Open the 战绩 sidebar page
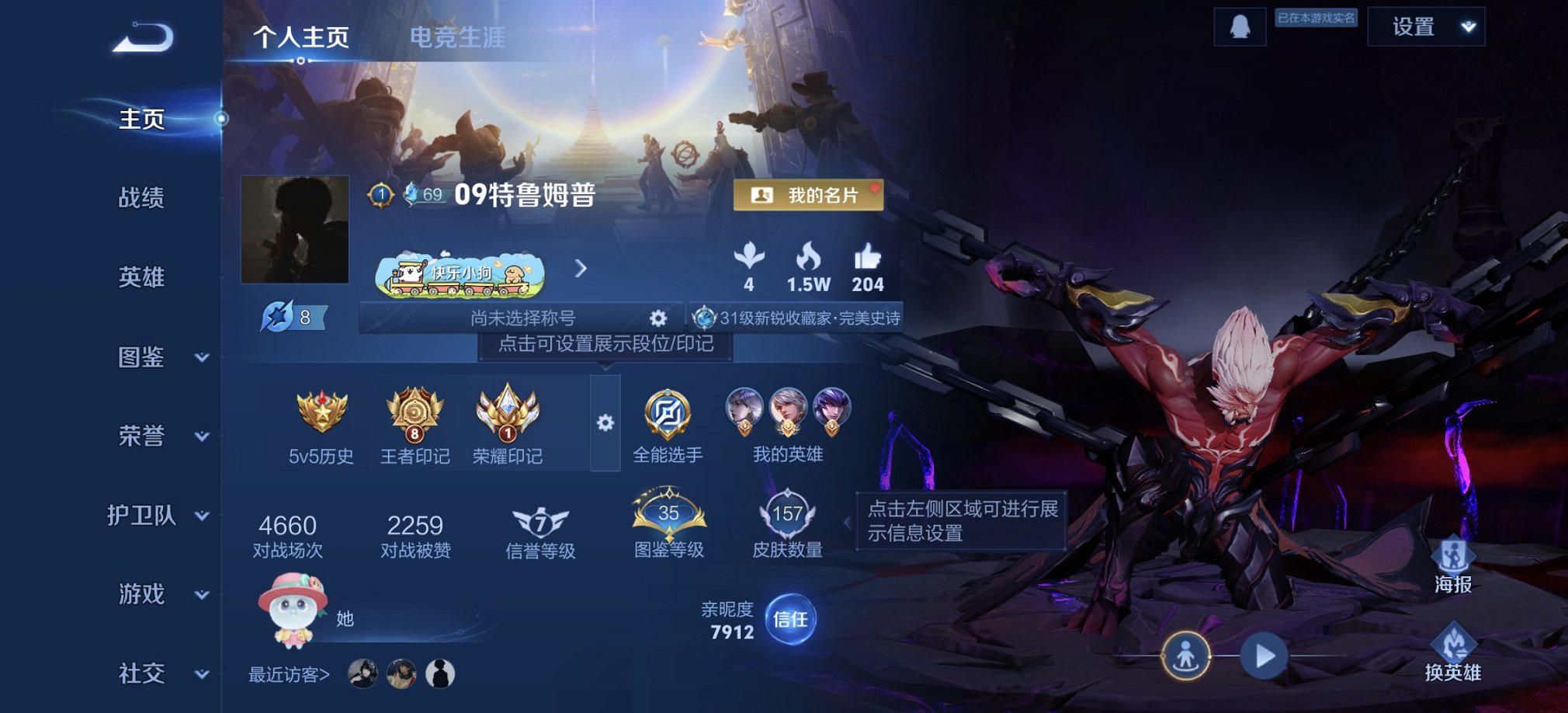 point(142,200)
